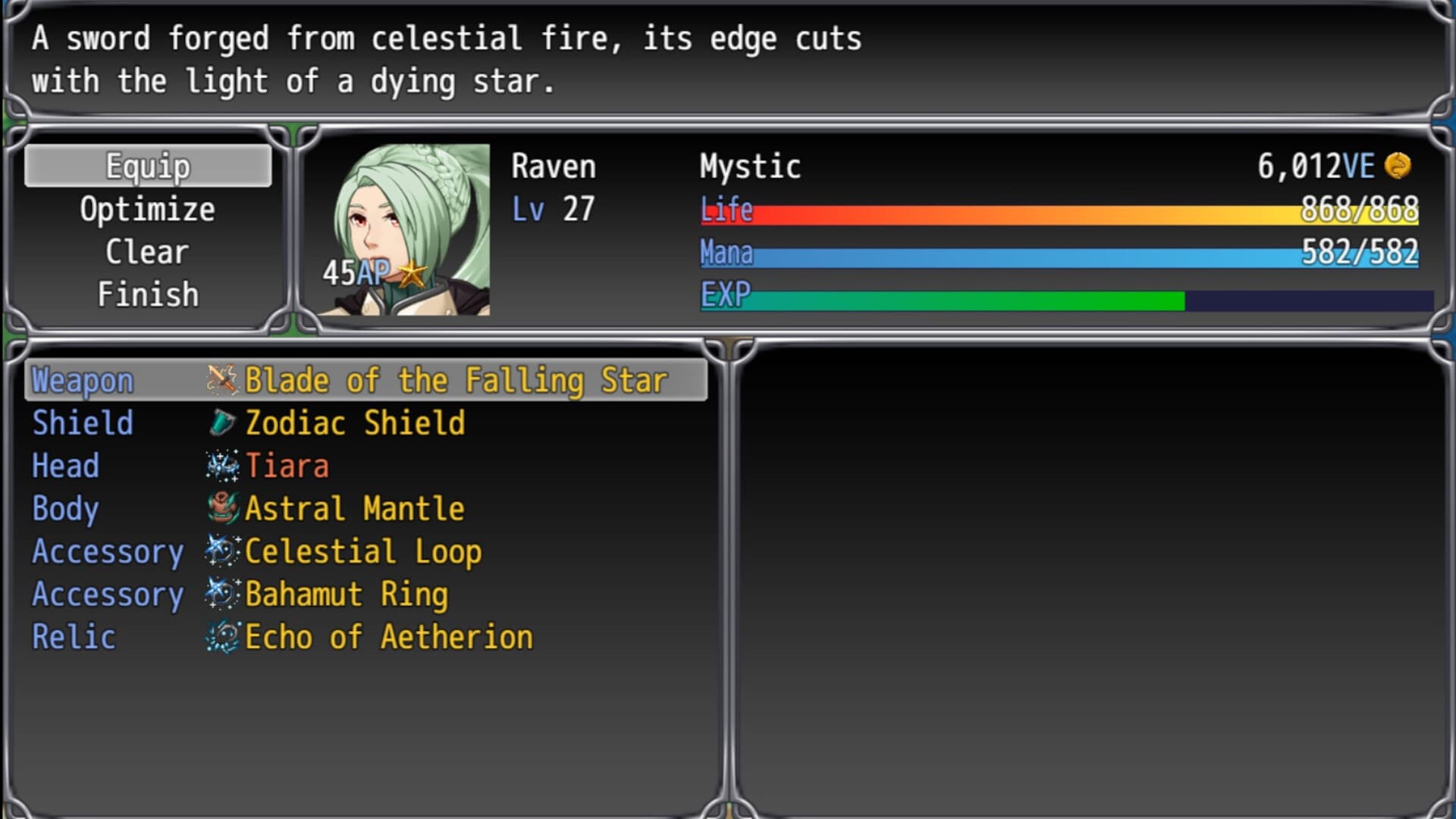
Task: Click the Finish button
Action: pyautogui.click(x=148, y=293)
